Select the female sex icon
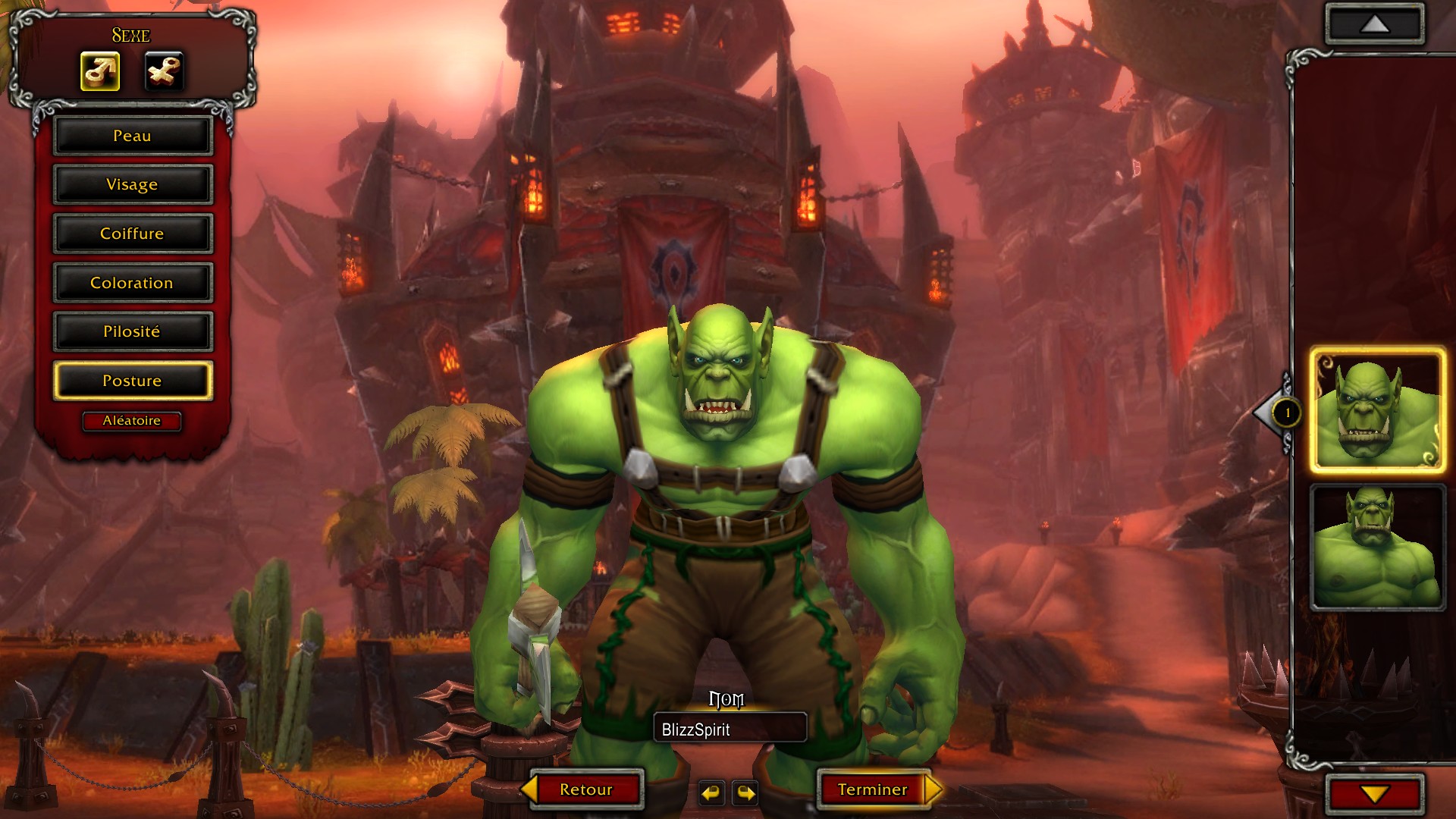 click(x=164, y=72)
